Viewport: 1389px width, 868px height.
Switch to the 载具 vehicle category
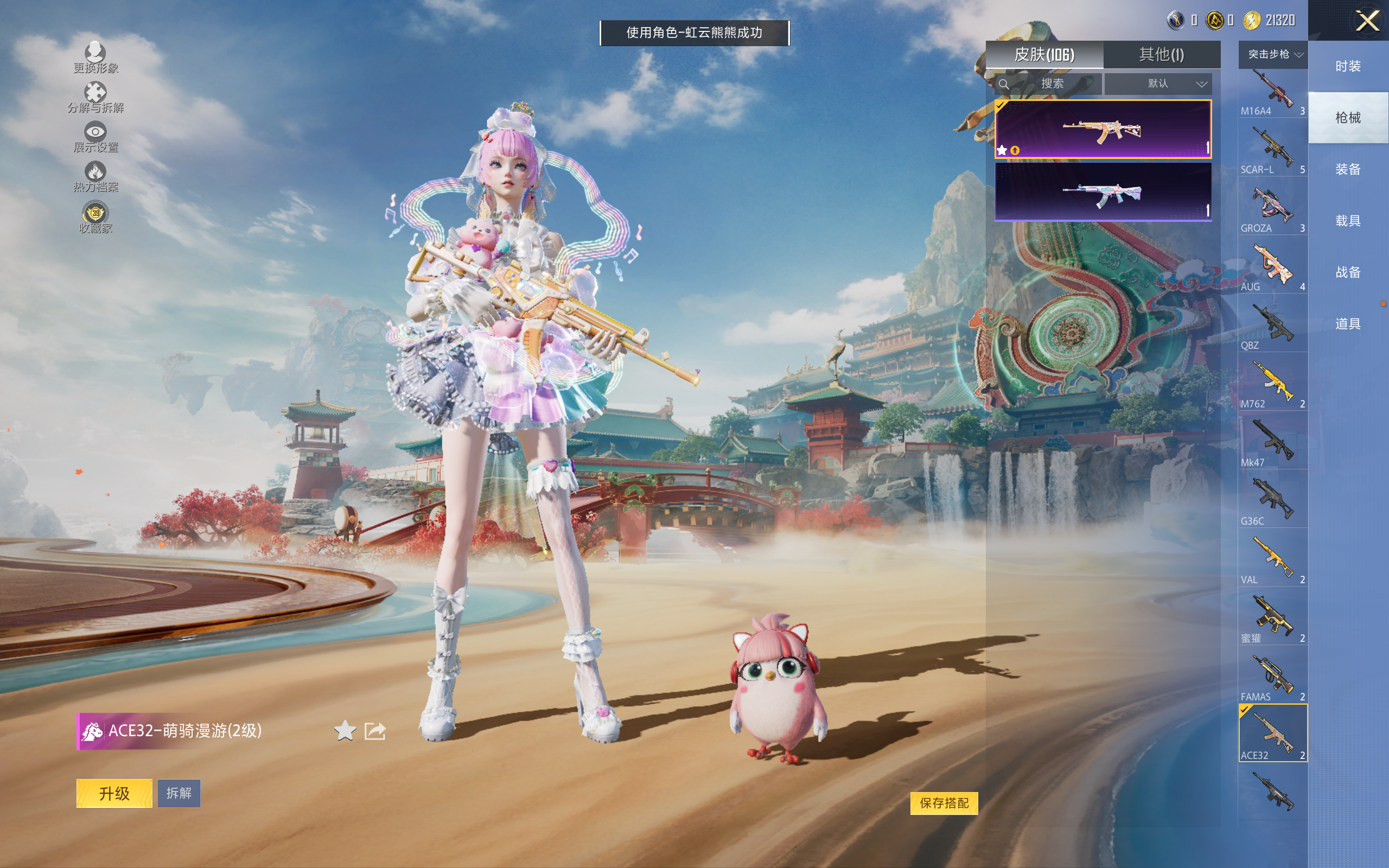[x=1347, y=221]
